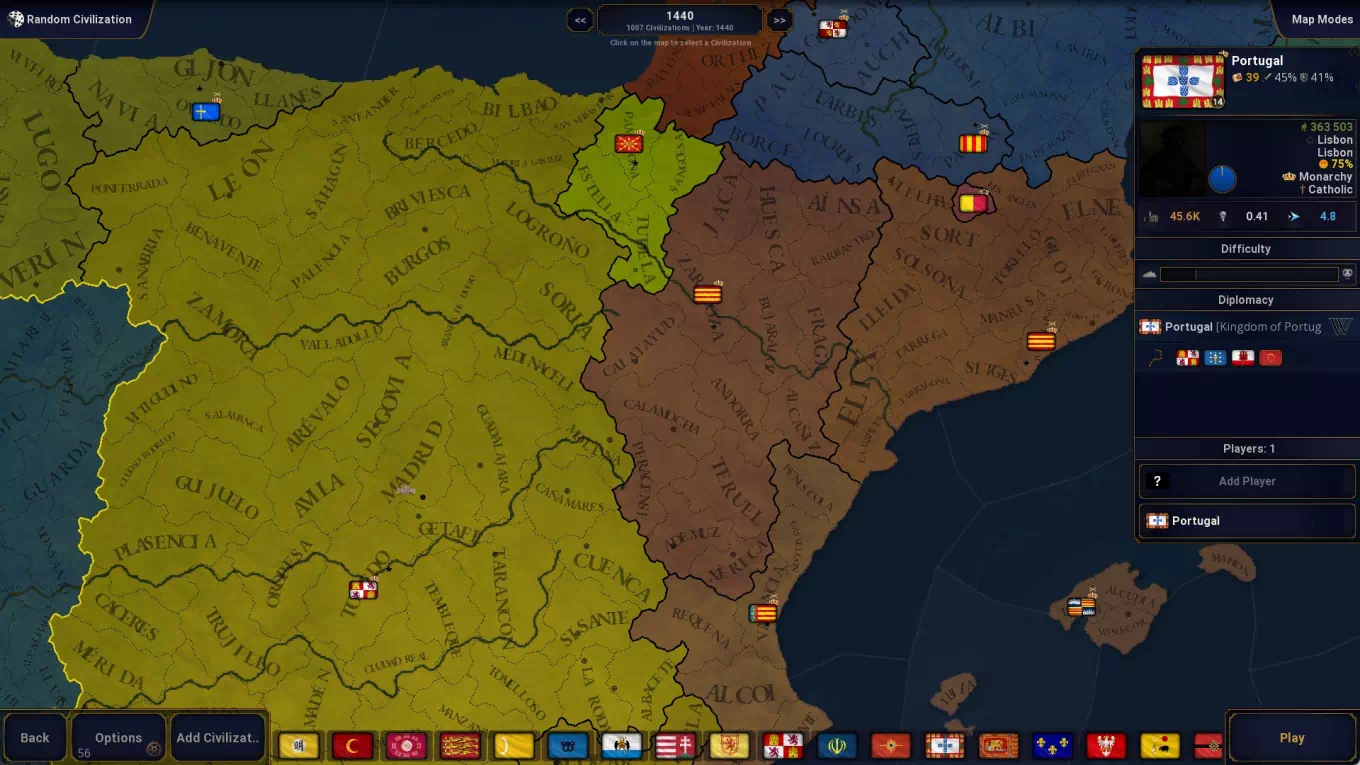
Task: Go back to the previous screen
Action: [x=34, y=738]
